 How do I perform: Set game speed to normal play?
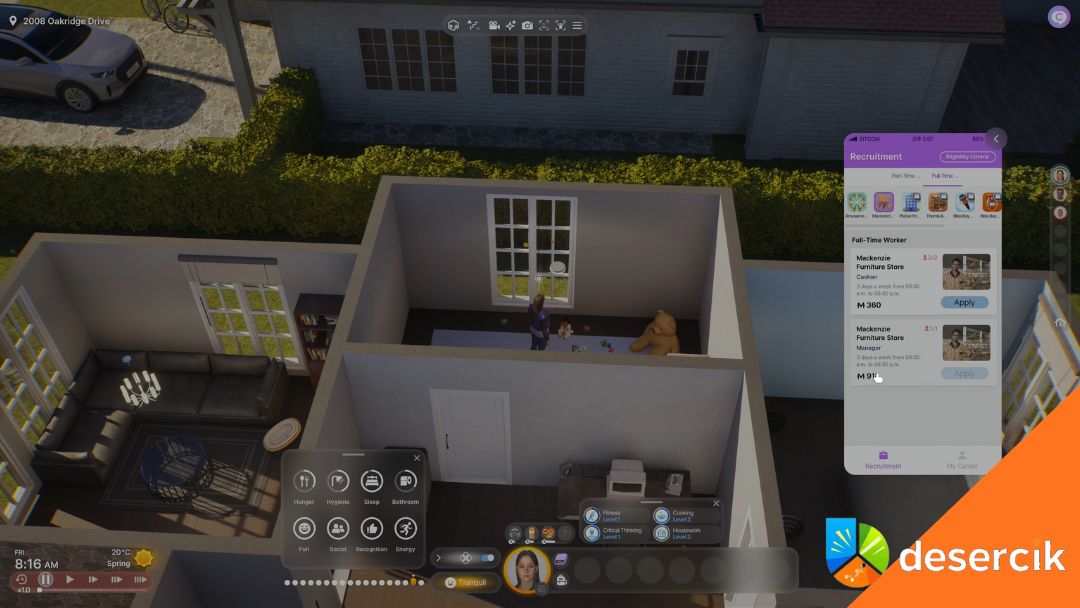click(x=70, y=579)
